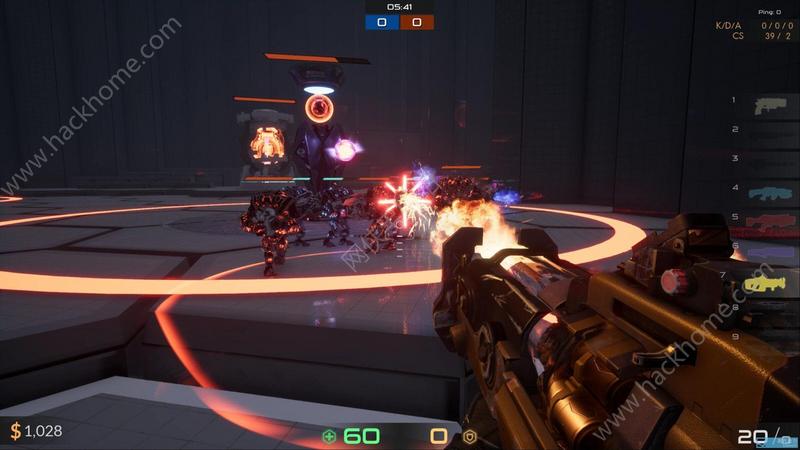This screenshot has height=450, width=800.
Task: Click the orange armor shield icon
Action: tap(468, 436)
